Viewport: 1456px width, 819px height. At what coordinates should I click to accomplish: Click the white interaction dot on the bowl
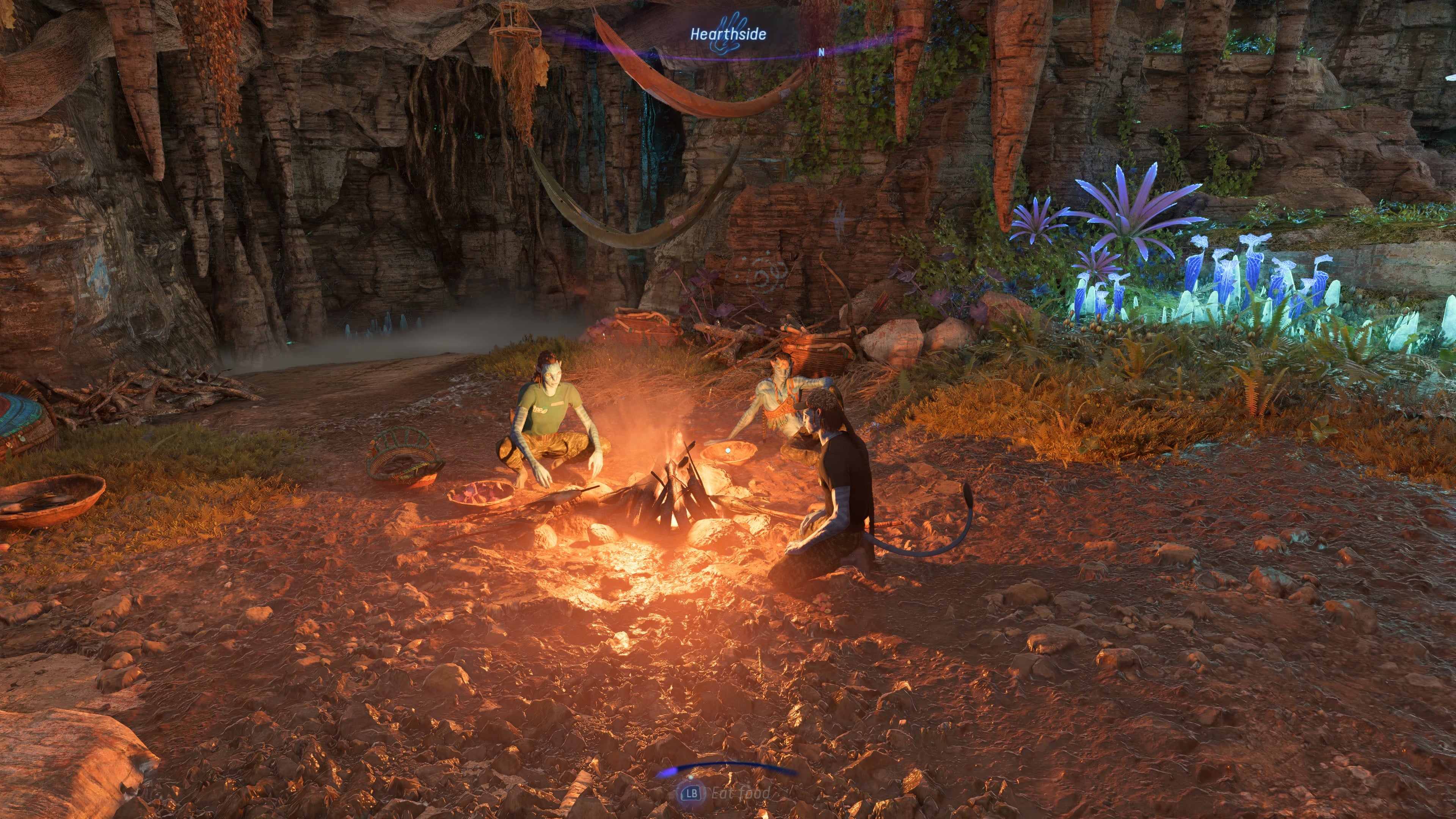pyautogui.click(x=728, y=450)
